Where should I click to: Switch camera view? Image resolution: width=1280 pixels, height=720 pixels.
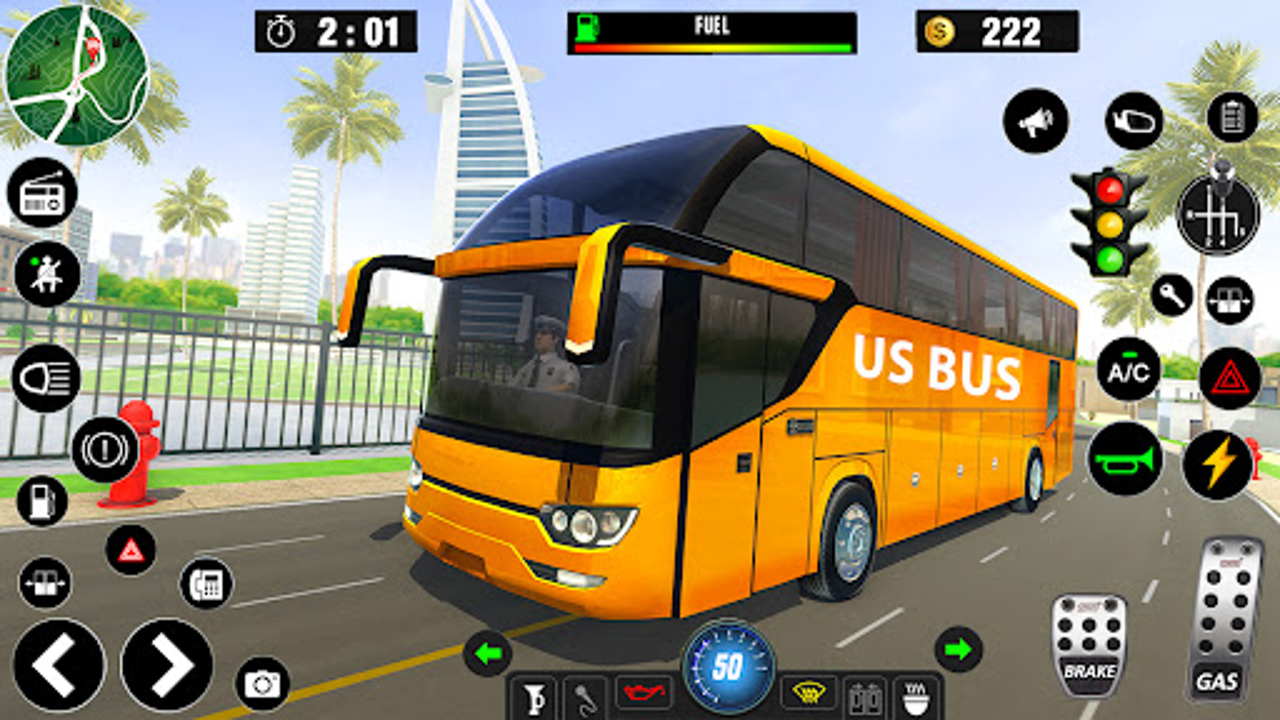click(x=262, y=685)
